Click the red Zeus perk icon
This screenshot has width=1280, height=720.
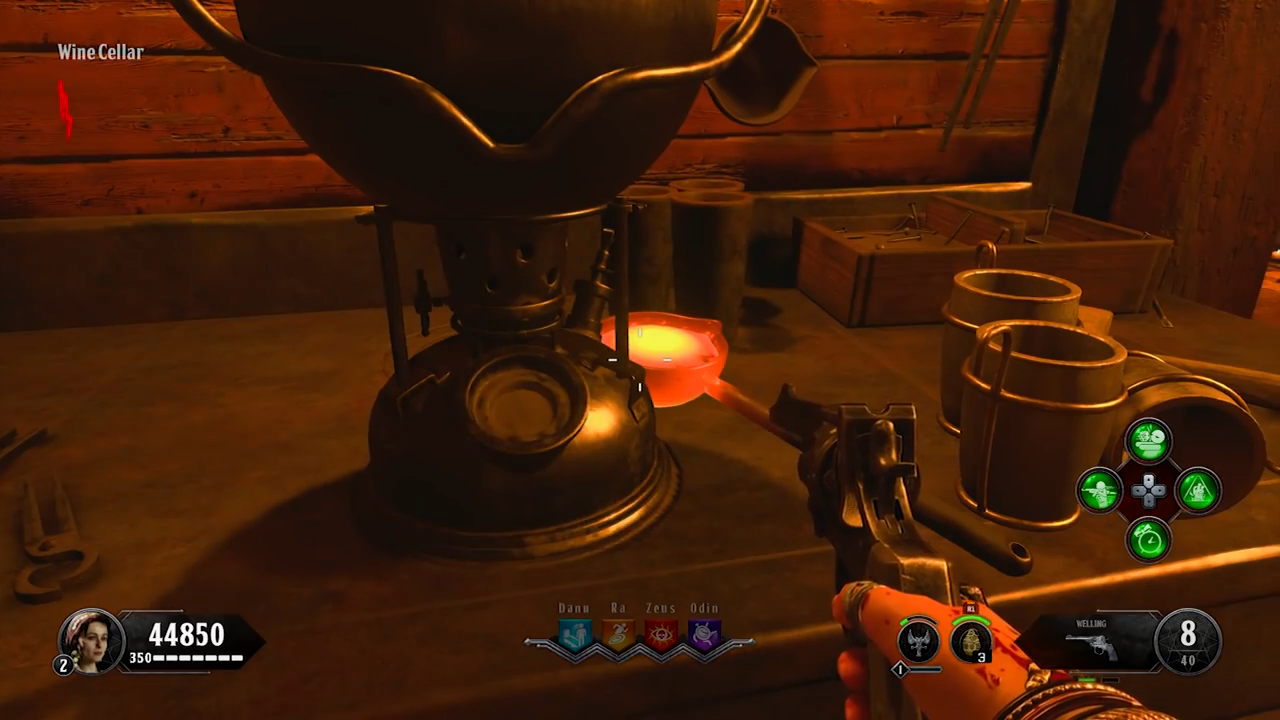661,636
